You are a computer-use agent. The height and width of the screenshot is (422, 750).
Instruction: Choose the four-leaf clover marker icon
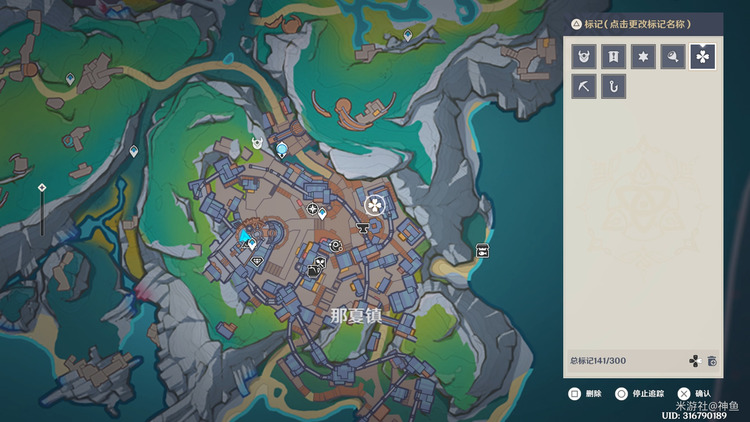(x=702, y=57)
